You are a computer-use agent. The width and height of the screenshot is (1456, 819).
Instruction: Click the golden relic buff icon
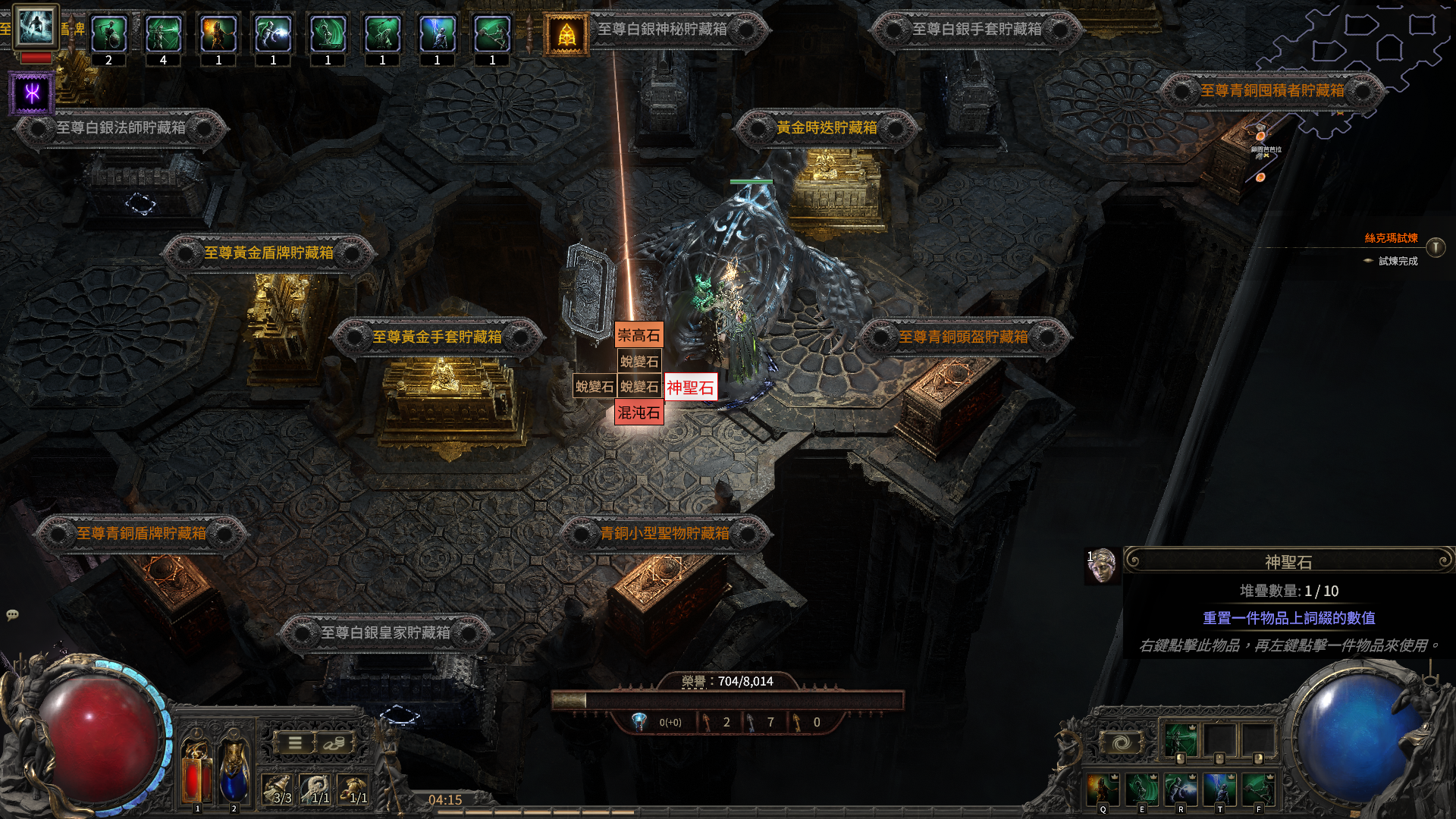pos(566,34)
